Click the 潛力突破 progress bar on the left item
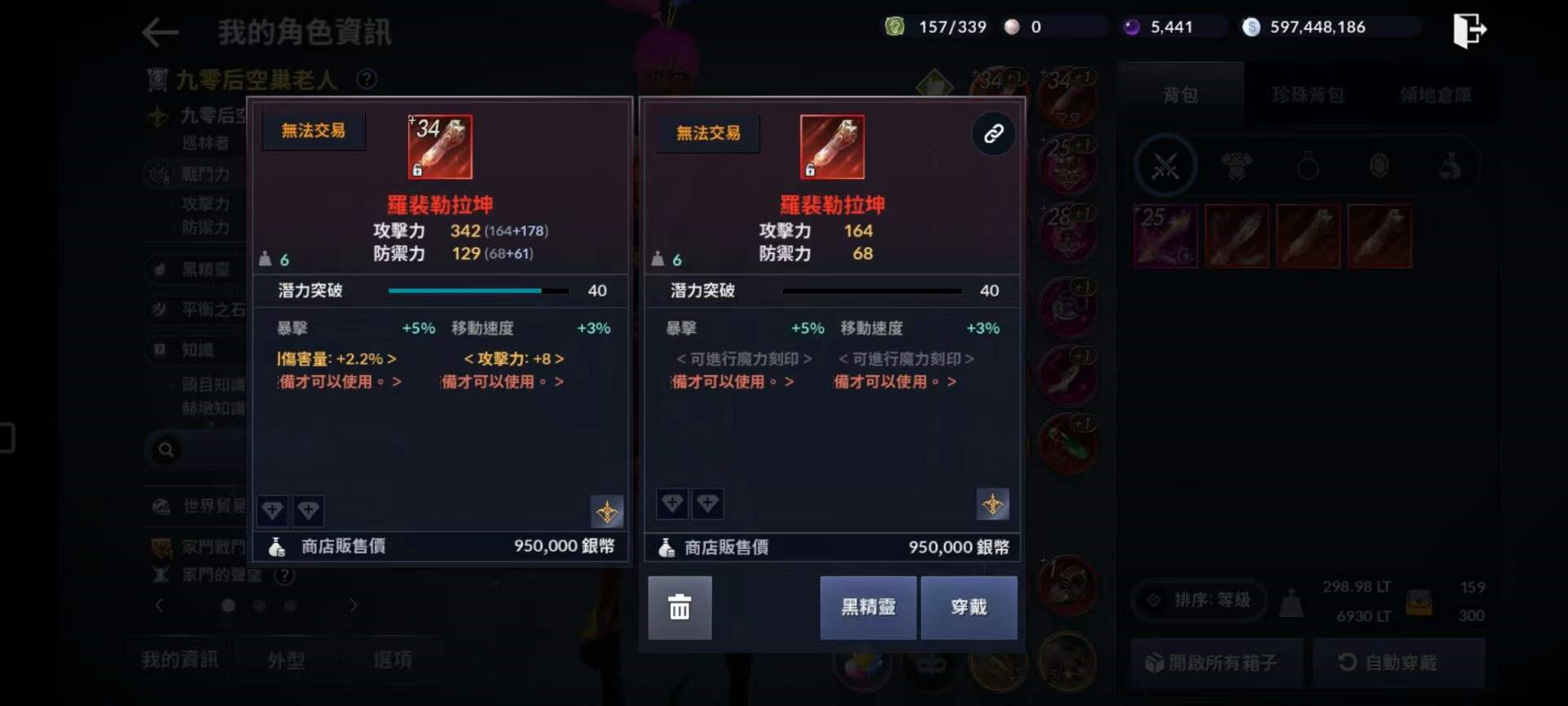This screenshot has width=1568, height=706. pos(479,290)
